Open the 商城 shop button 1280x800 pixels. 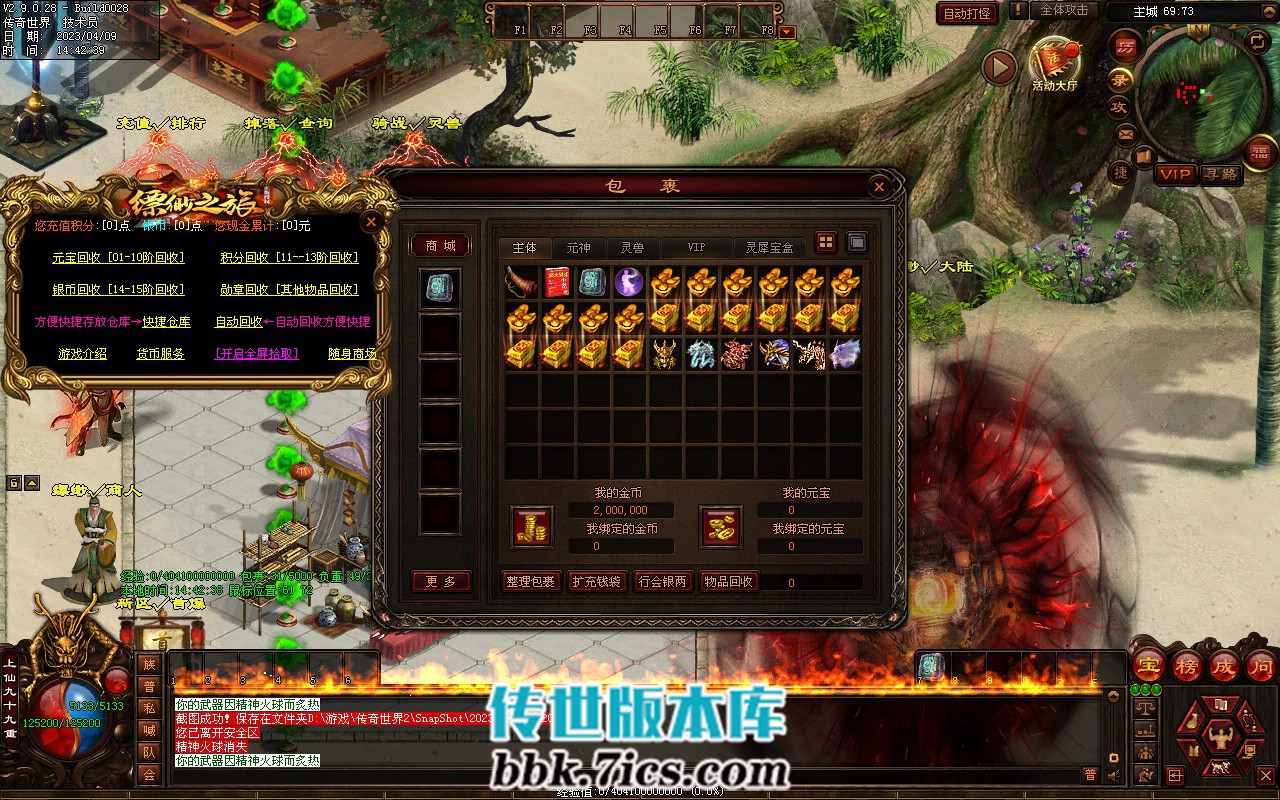[x=440, y=246]
